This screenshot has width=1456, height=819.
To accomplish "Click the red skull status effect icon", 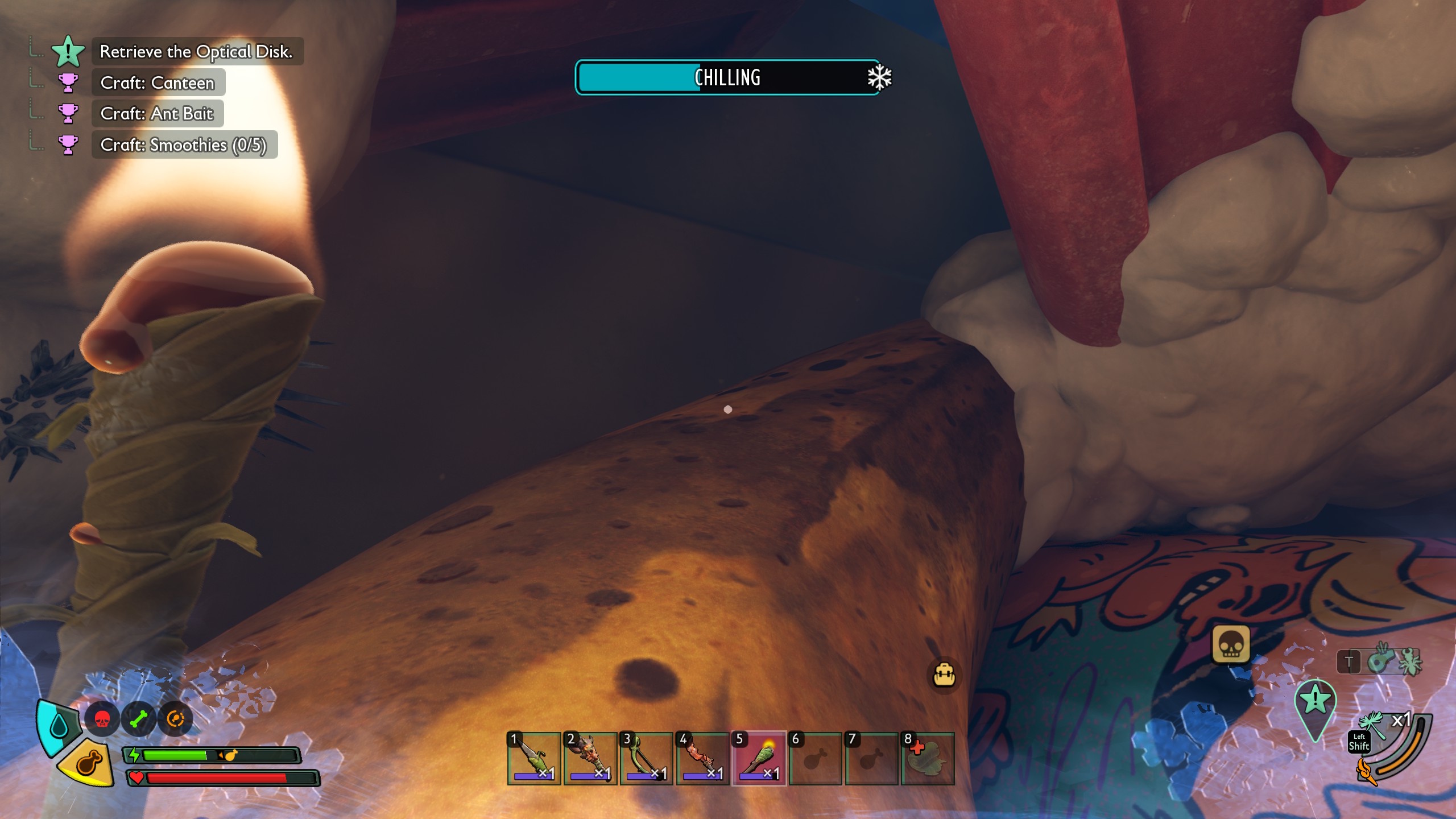I will 102,719.
